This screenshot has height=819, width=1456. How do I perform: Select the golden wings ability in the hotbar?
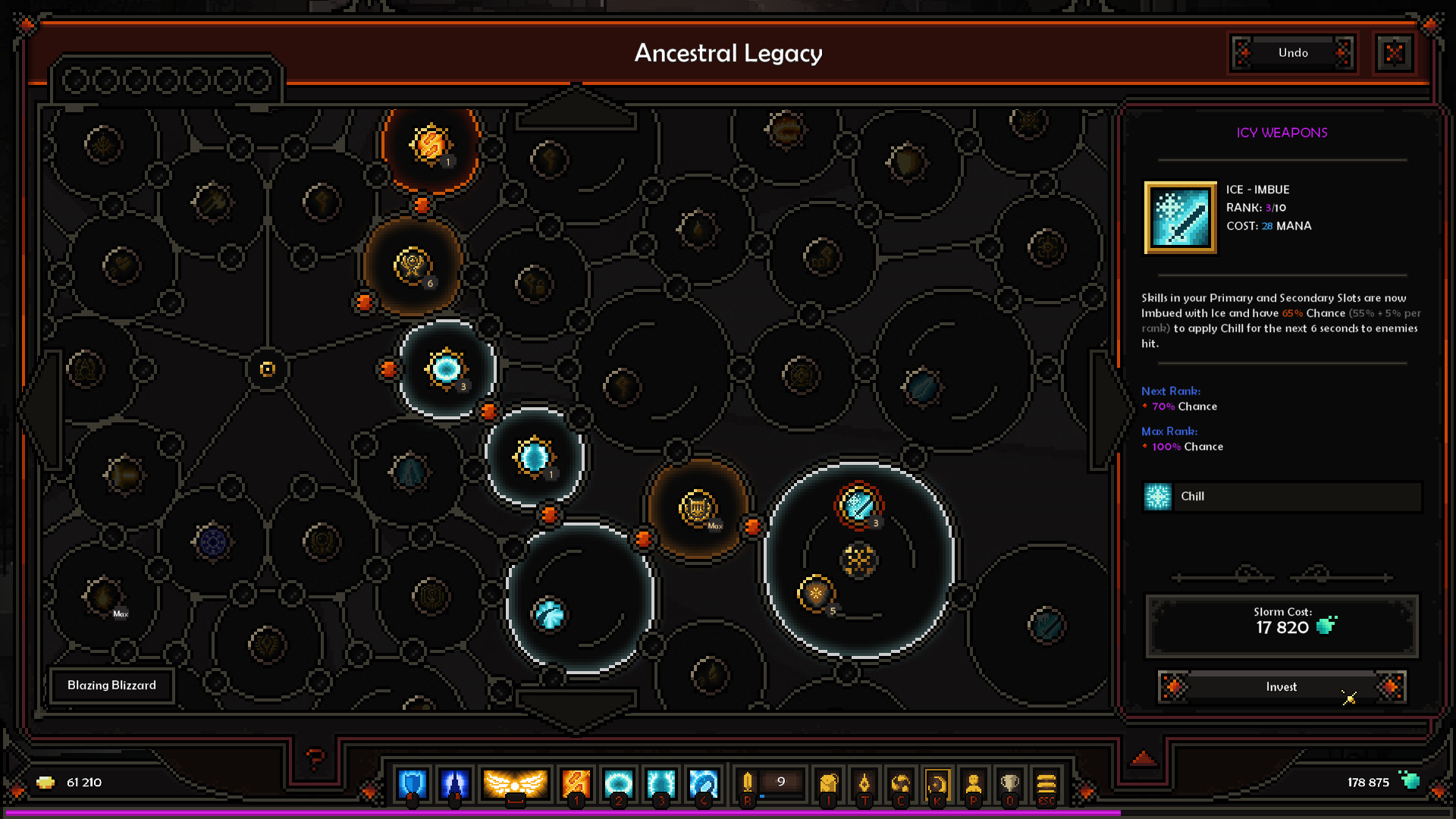coord(516,783)
